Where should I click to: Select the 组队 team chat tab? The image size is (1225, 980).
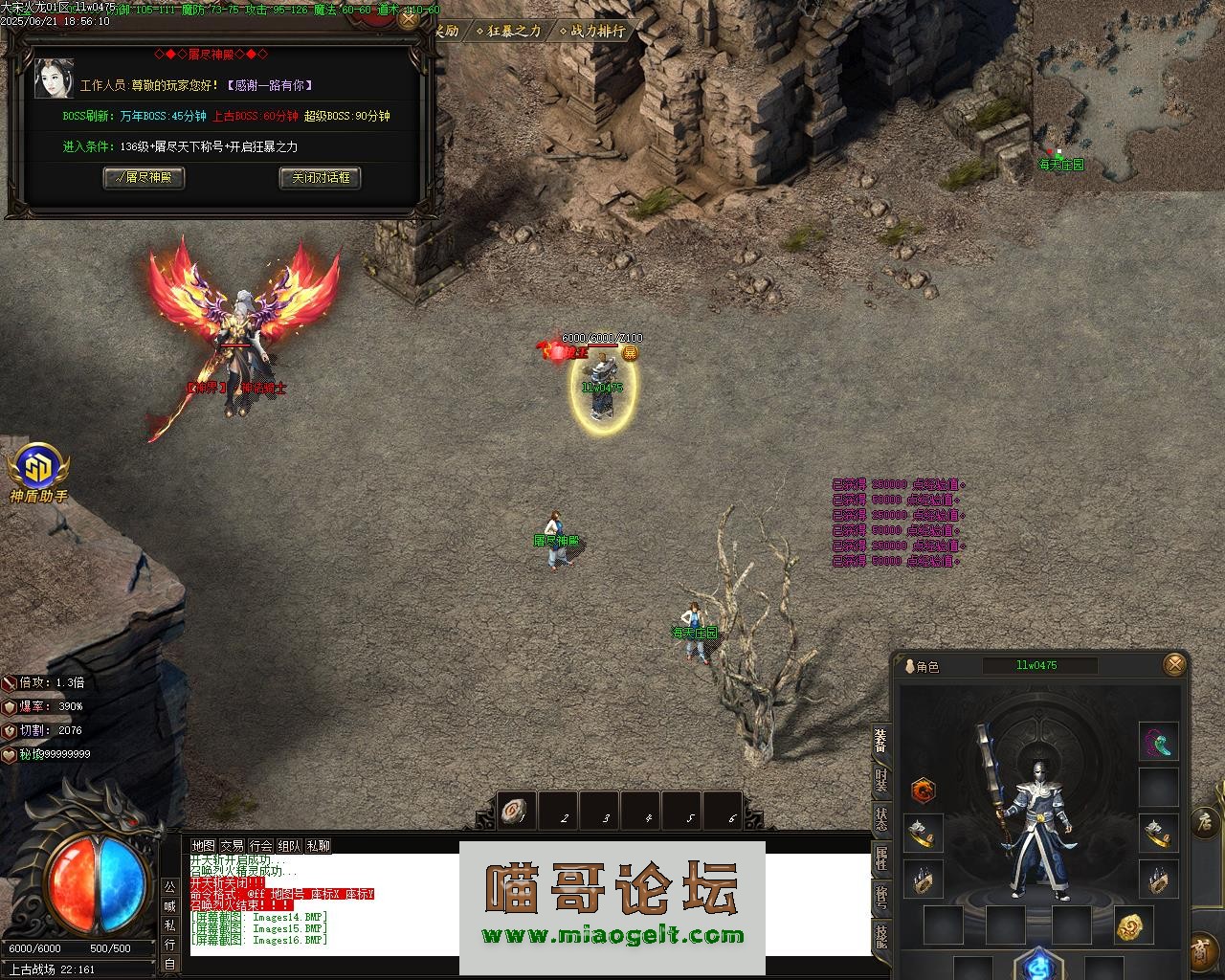[x=289, y=846]
